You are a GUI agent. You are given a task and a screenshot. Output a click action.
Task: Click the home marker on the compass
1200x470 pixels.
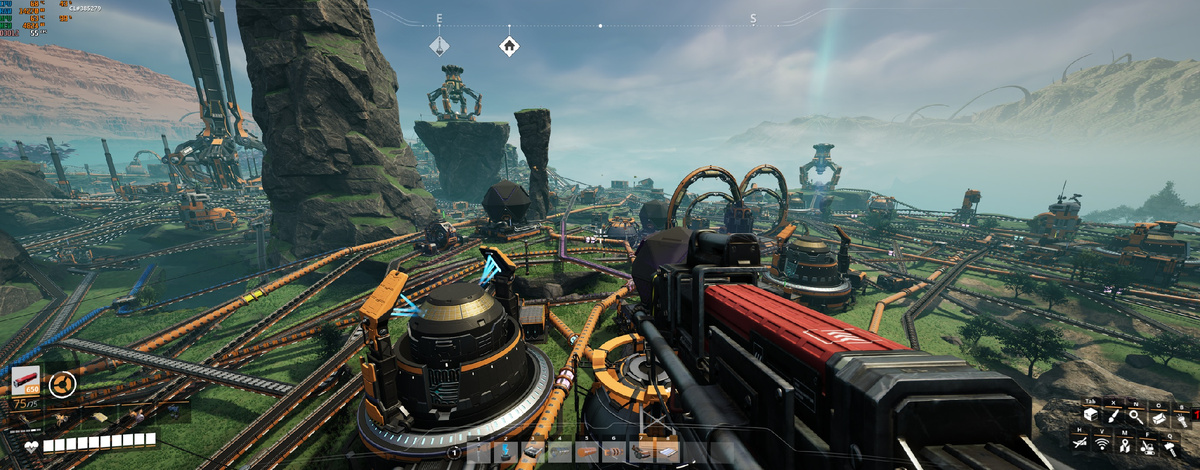pyautogui.click(x=509, y=45)
